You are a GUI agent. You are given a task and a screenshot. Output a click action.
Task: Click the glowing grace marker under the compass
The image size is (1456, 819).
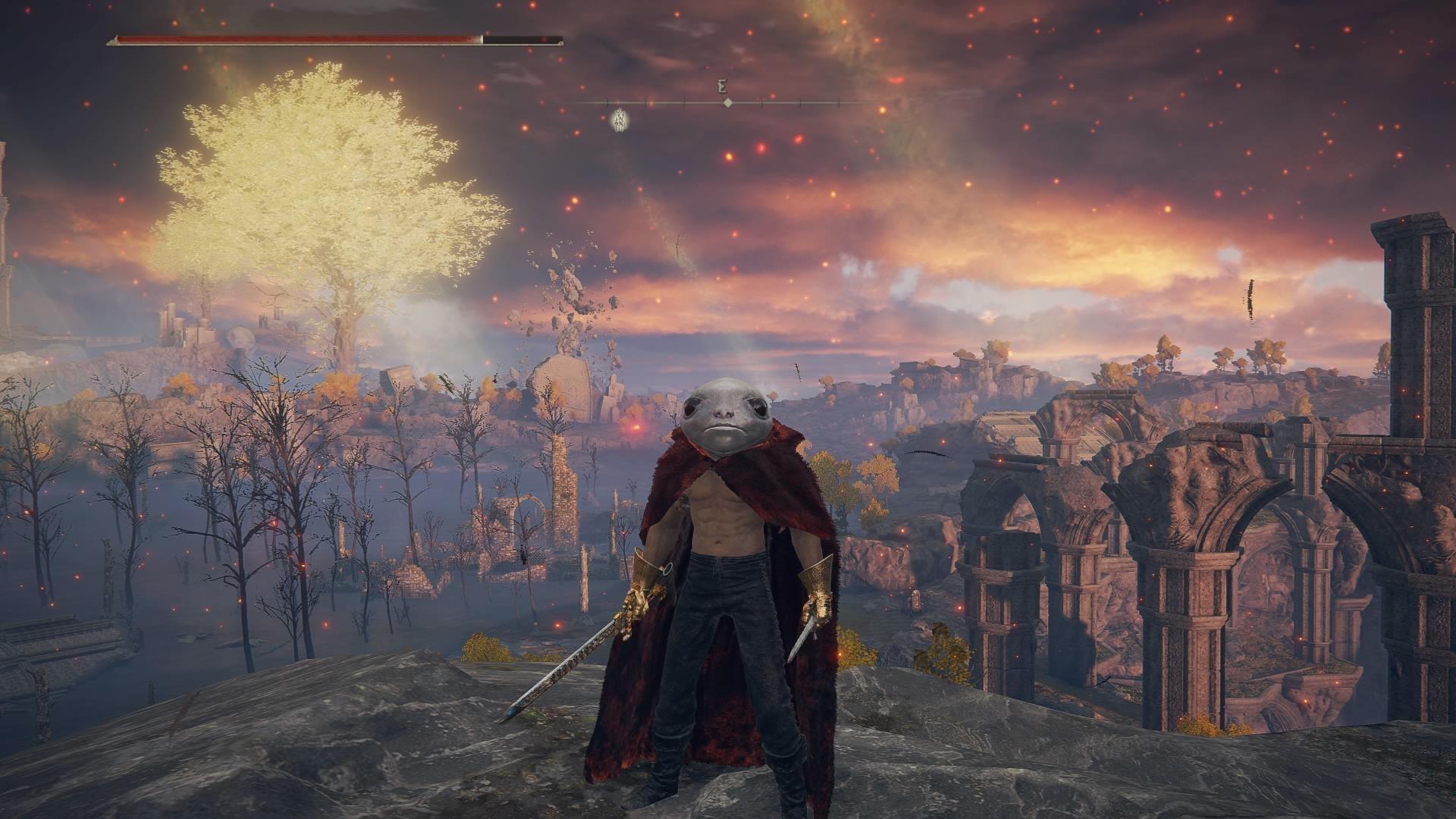click(620, 119)
